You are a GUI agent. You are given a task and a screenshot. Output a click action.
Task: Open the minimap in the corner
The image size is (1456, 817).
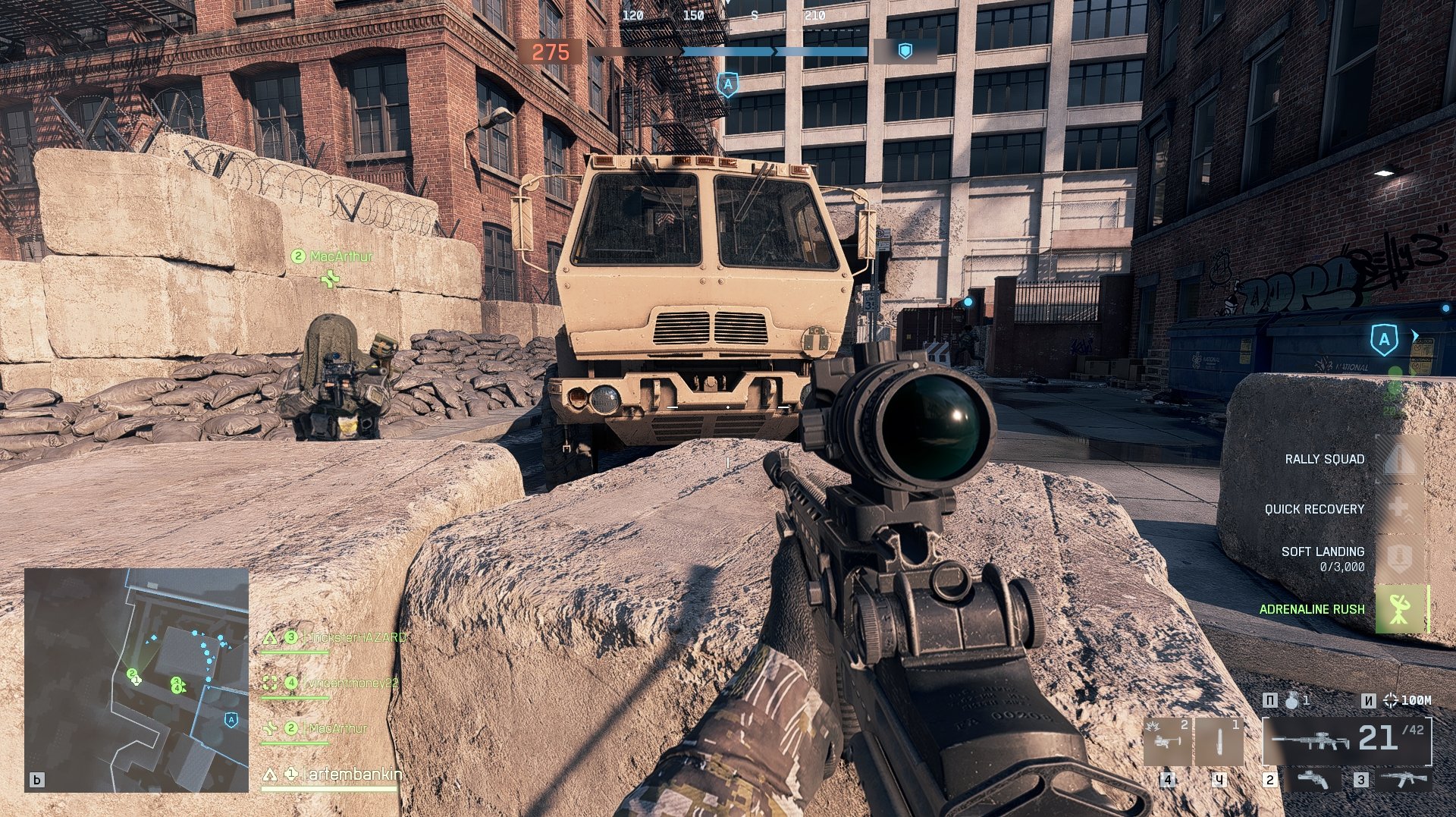(x=136, y=680)
